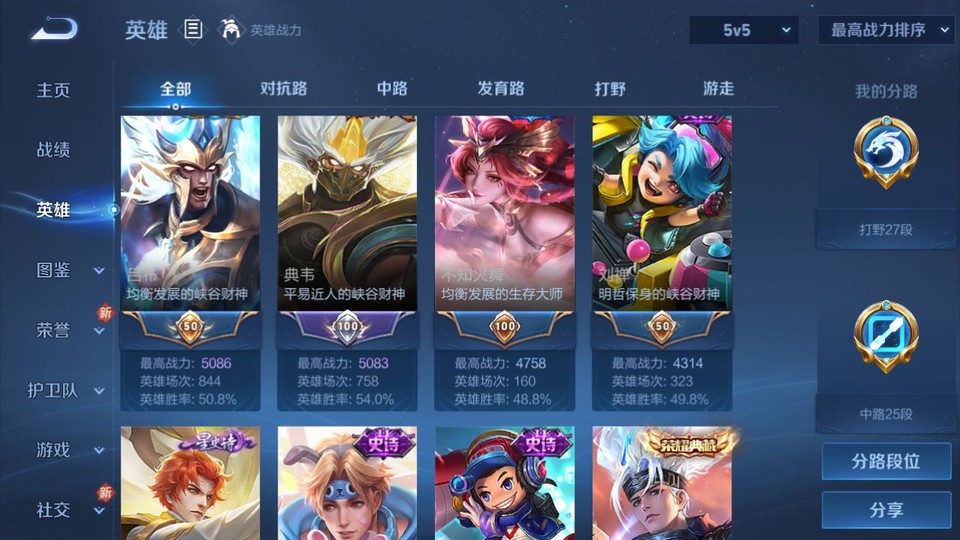Screen dimensions: 960x540
Task: Switch to the 打野 tab
Action: point(610,88)
